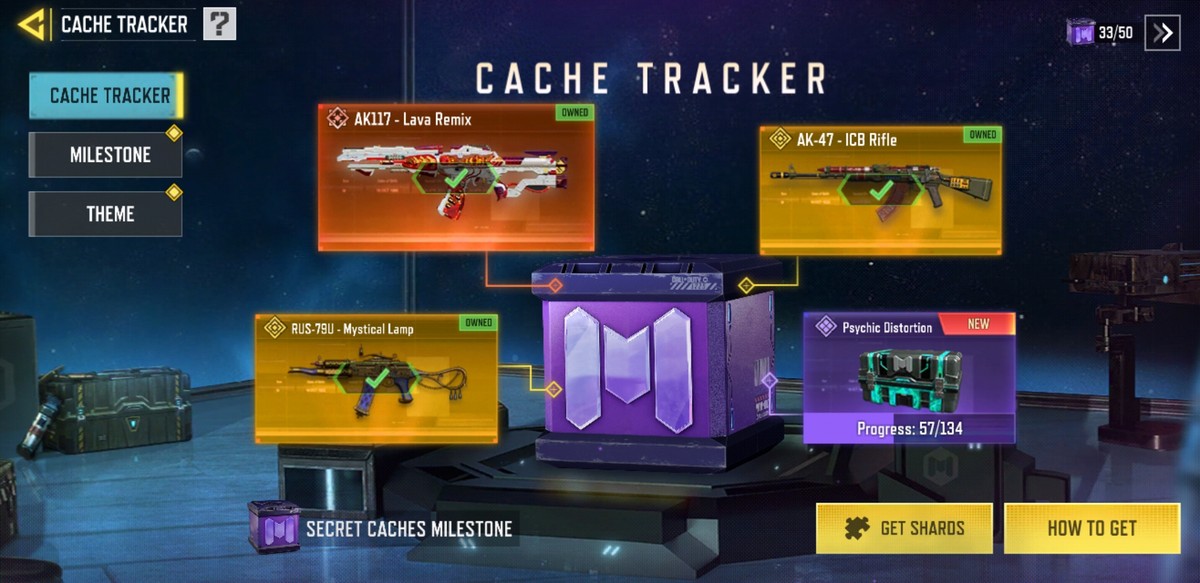The height and width of the screenshot is (583, 1200).
Task: Tap the cache count crate icon
Action: click(x=1081, y=33)
